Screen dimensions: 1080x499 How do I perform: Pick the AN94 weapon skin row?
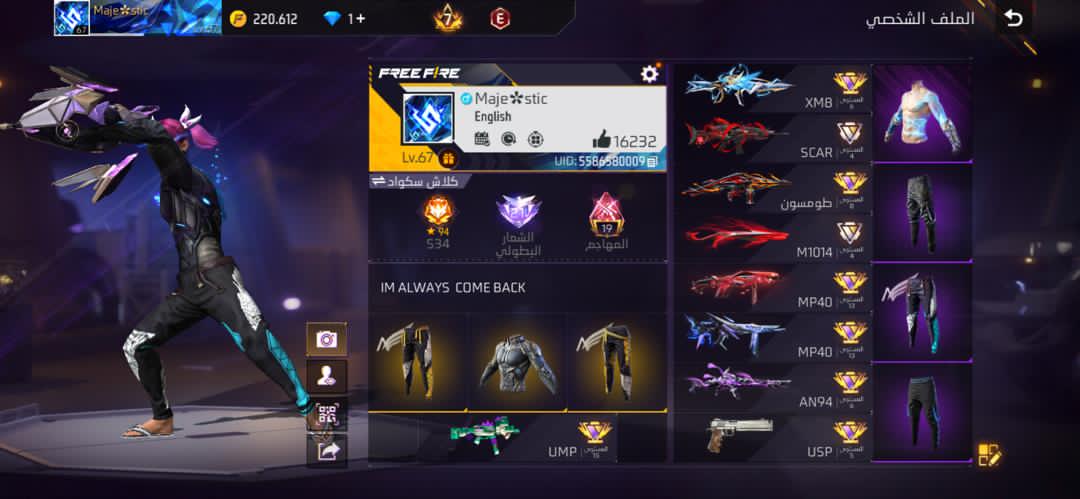pos(770,385)
